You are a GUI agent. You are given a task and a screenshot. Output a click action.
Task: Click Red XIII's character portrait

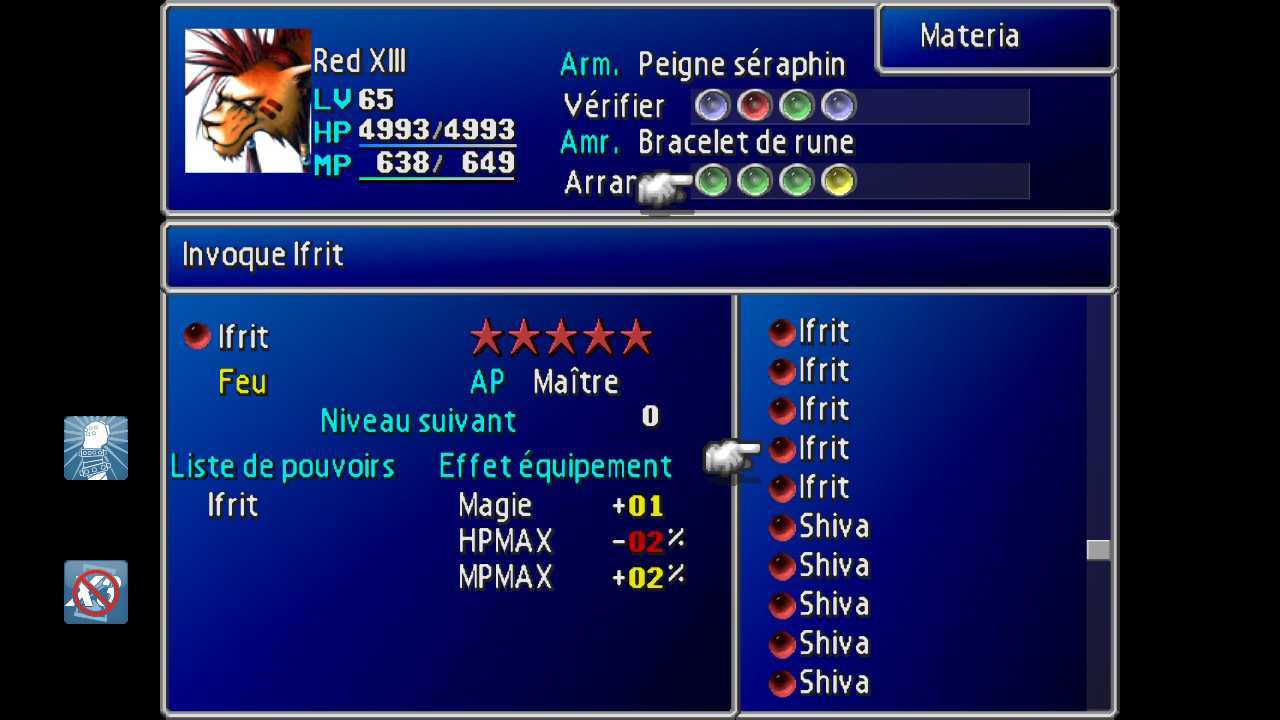pos(247,101)
